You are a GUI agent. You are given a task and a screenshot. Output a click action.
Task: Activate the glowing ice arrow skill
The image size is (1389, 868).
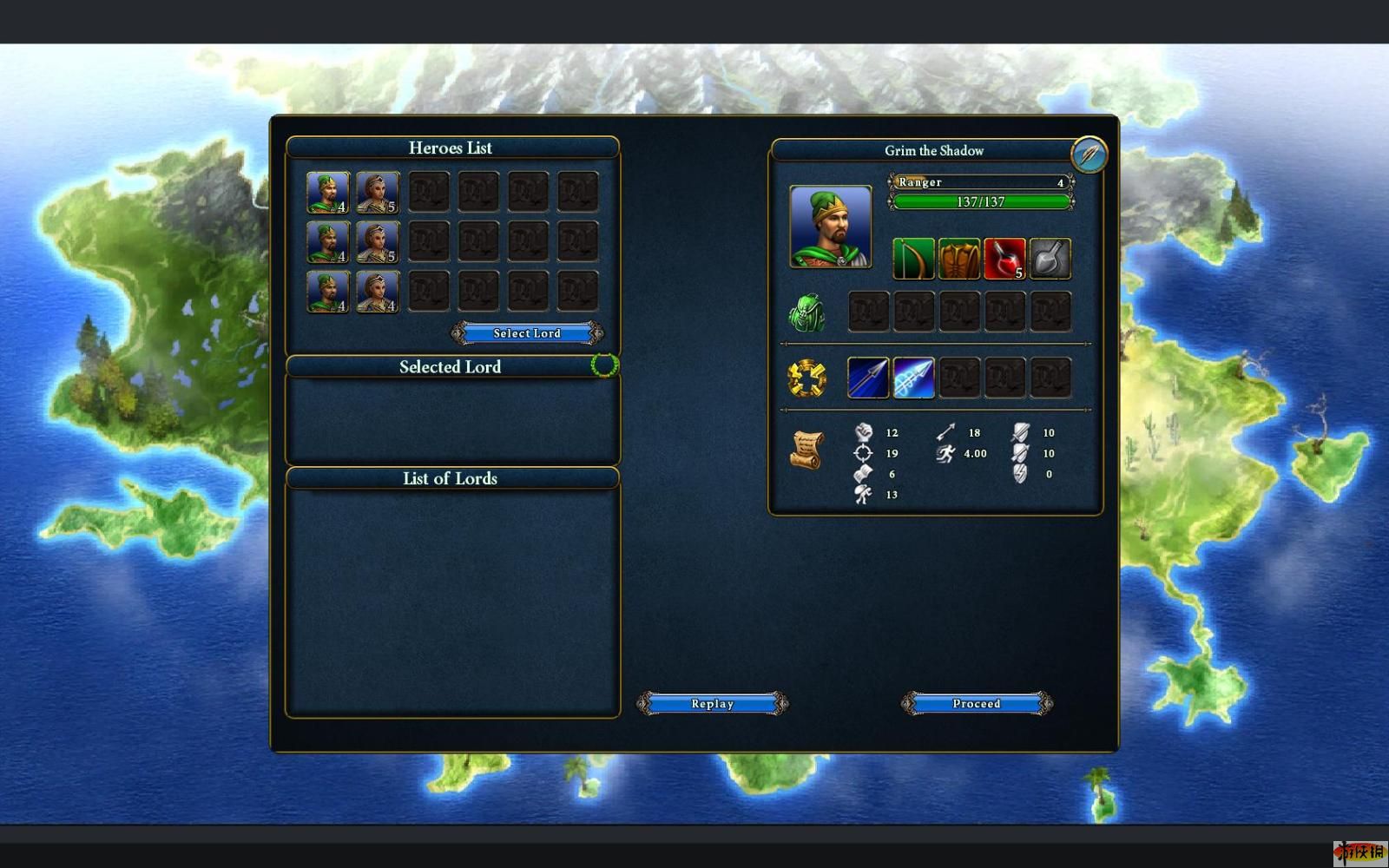913,378
